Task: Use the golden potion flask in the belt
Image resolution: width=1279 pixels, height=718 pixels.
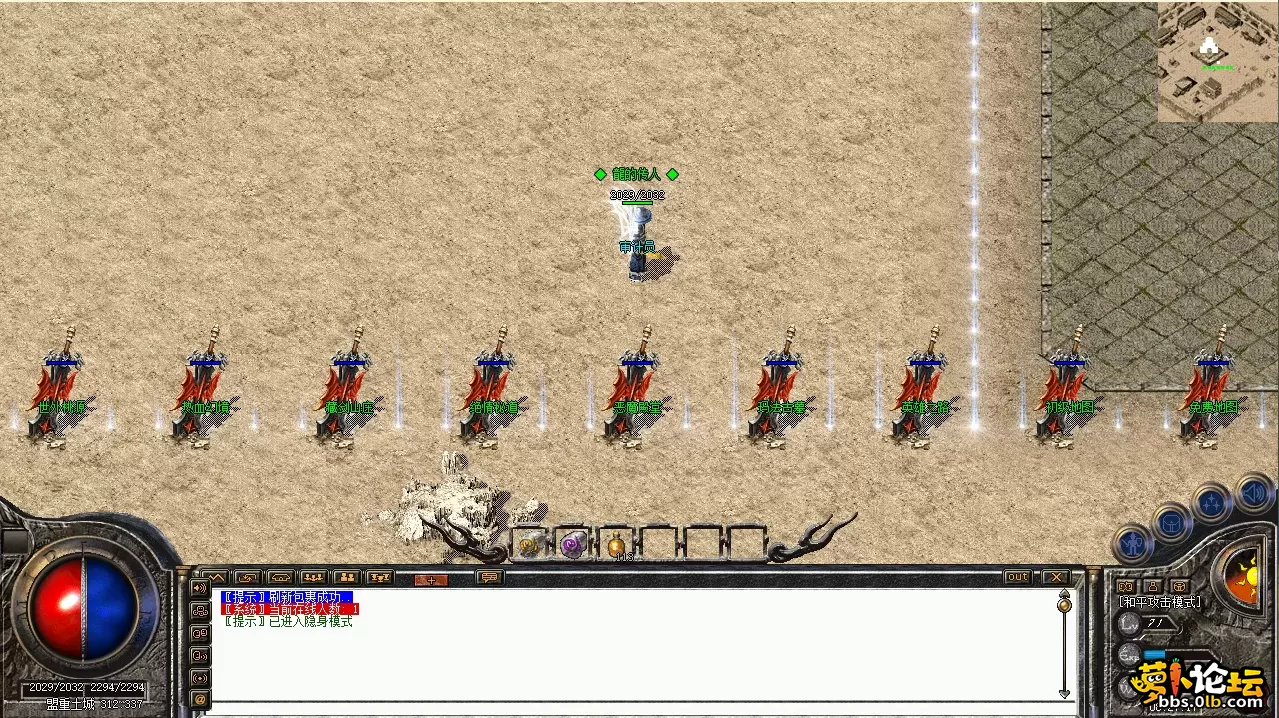Action: [616, 545]
